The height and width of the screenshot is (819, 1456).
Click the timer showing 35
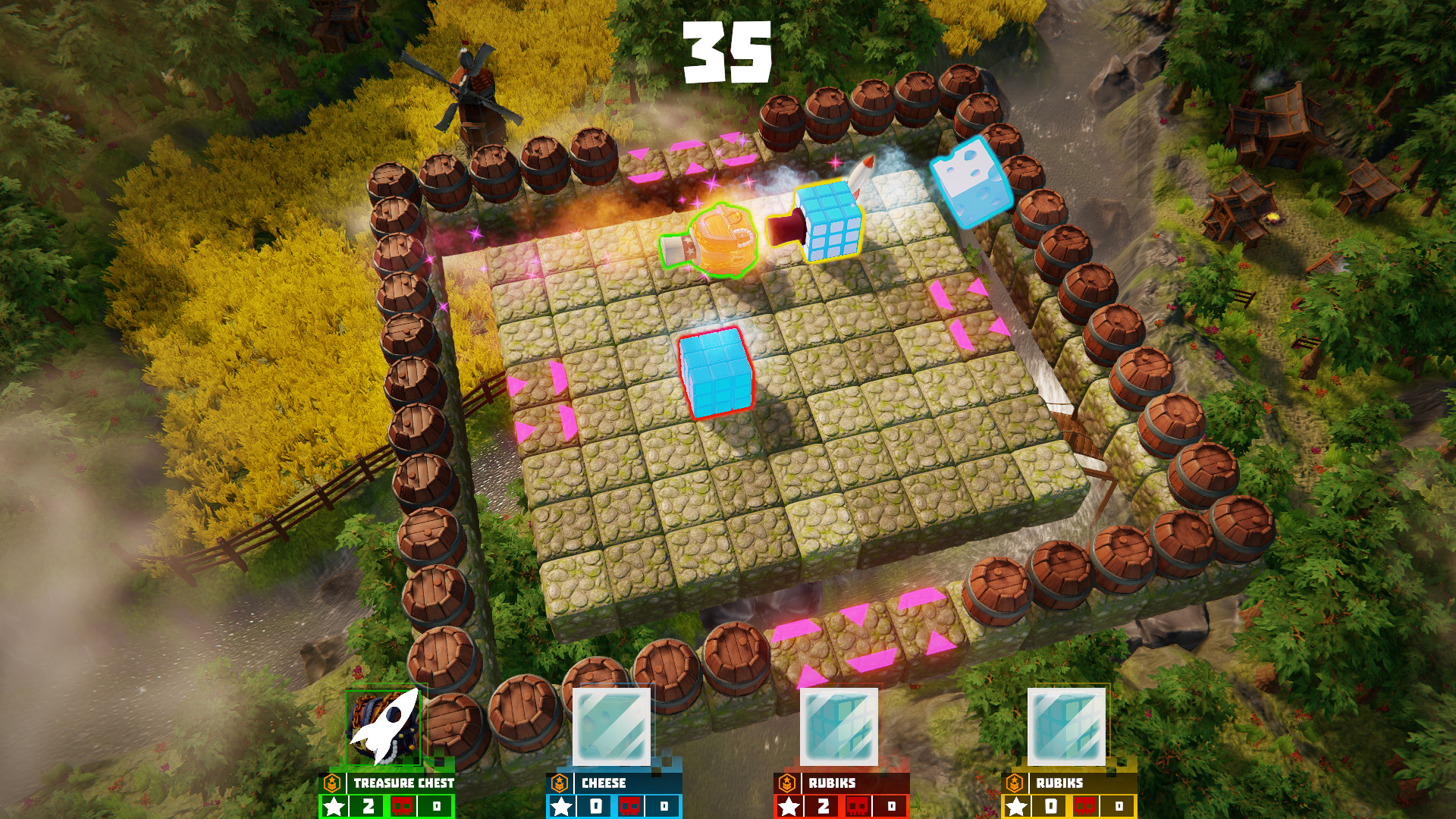pos(728,52)
